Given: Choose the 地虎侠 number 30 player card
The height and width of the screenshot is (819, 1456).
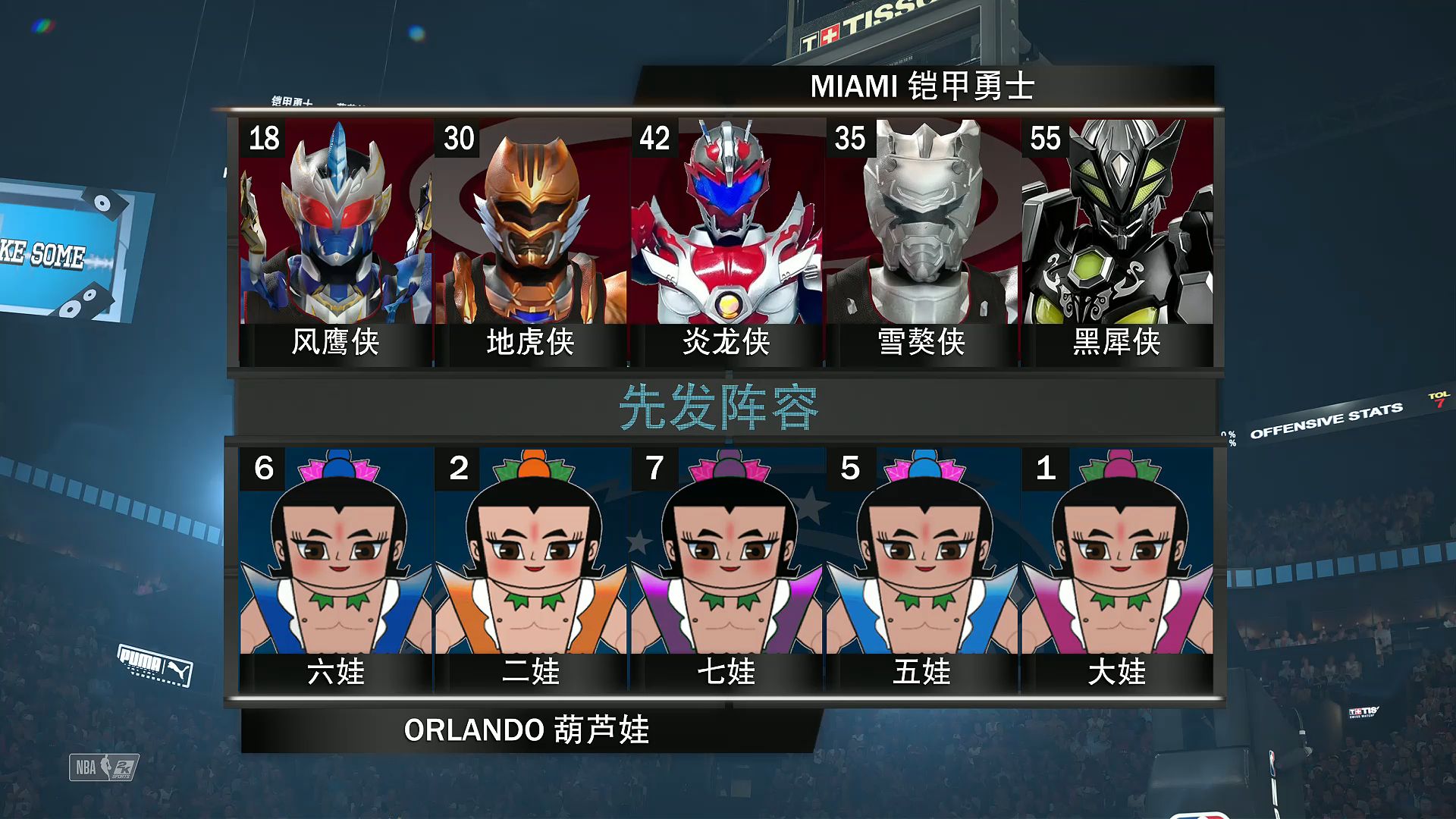Looking at the screenshot, I should click(531, 241).
